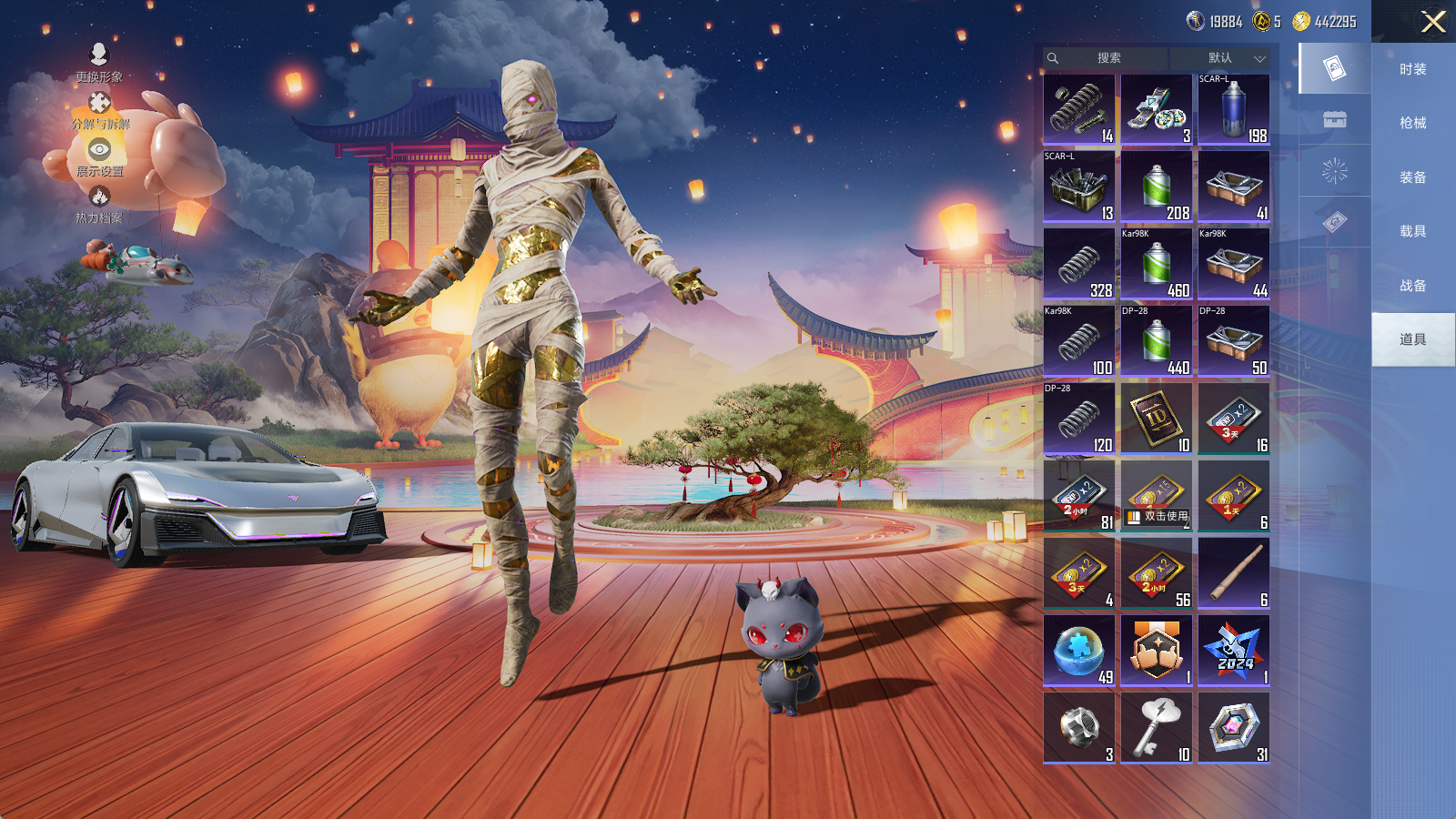This screenshot has width=1456, height=819.
Task: Open the 枪械 firearms tab
Action: tap(1412, 123)
